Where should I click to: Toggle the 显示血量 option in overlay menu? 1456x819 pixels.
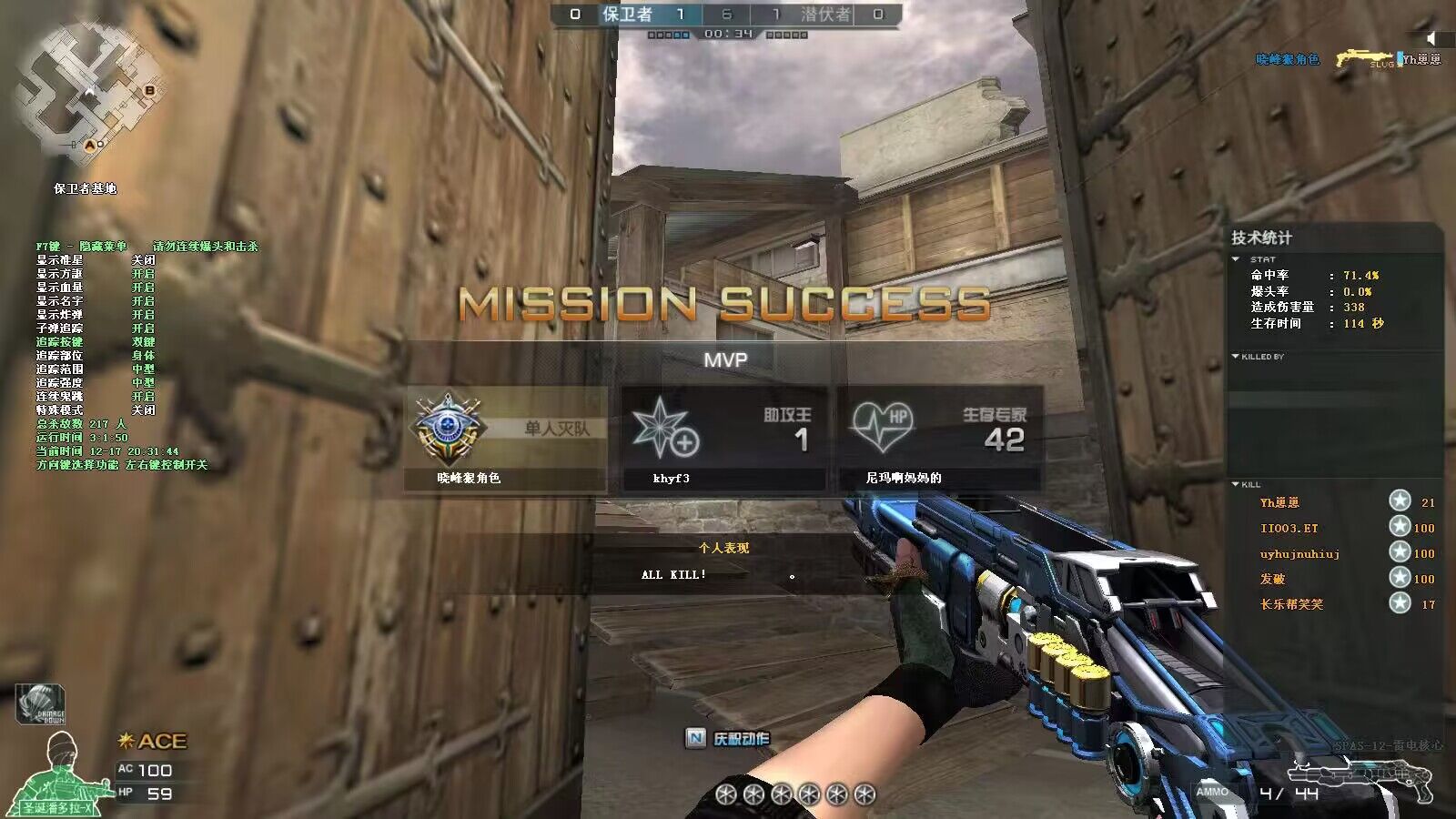(x=143, y=288)
